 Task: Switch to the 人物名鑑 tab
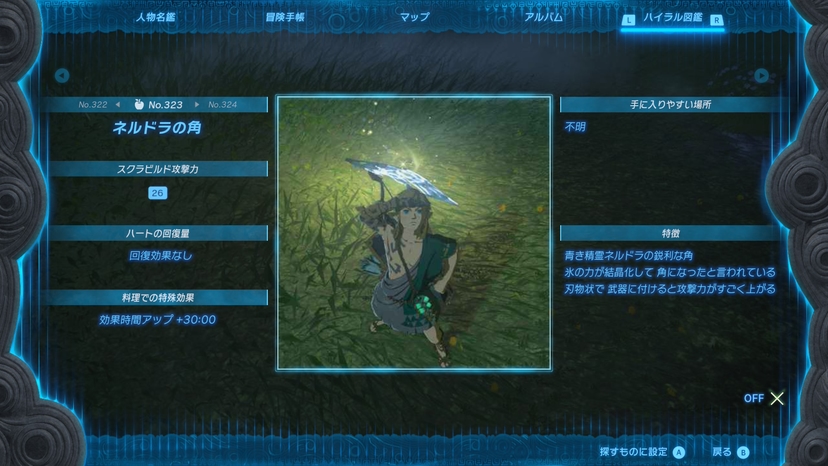(x=155, y=17)
